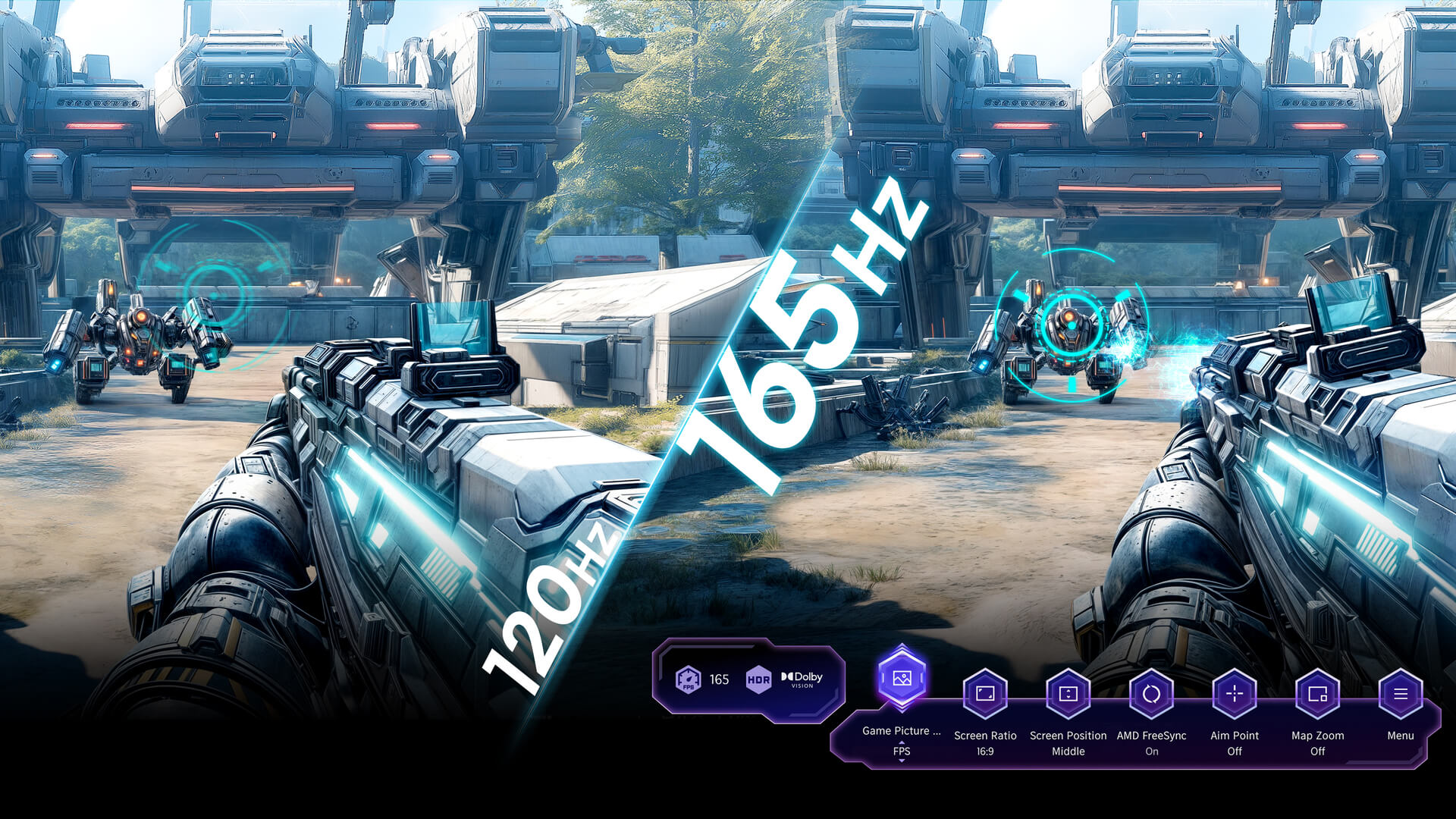Change the Screen Position option
Screen dimensions: 1456x819
coord(1068,694)
